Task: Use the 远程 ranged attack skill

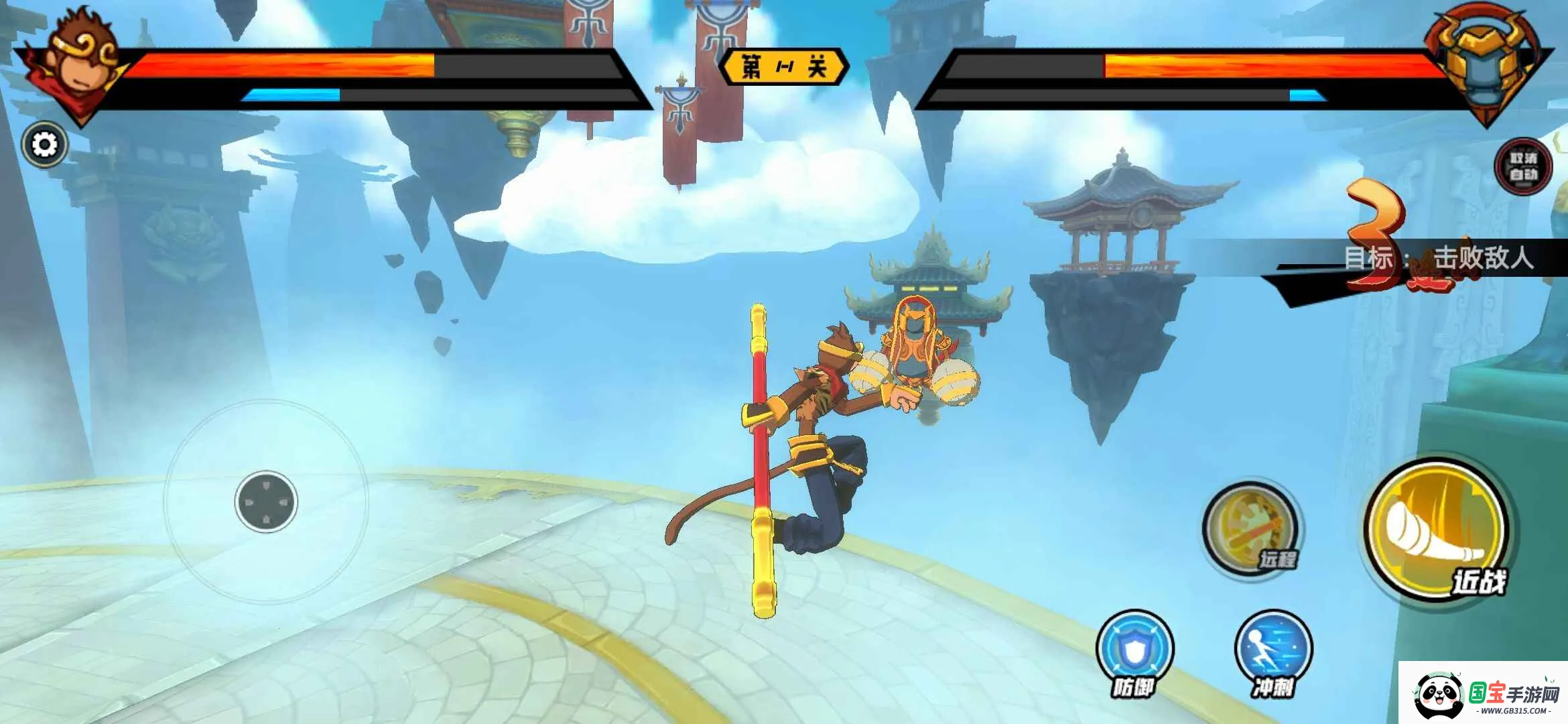Action: pos(1250,530)
